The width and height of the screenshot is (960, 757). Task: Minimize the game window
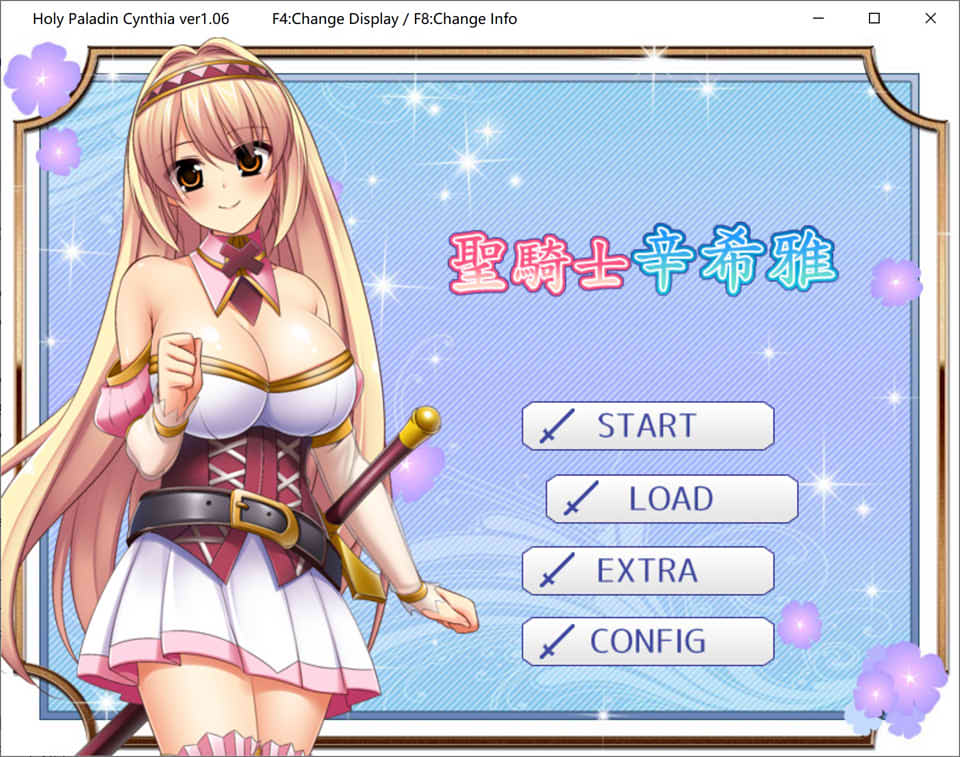tap(818, 18)
